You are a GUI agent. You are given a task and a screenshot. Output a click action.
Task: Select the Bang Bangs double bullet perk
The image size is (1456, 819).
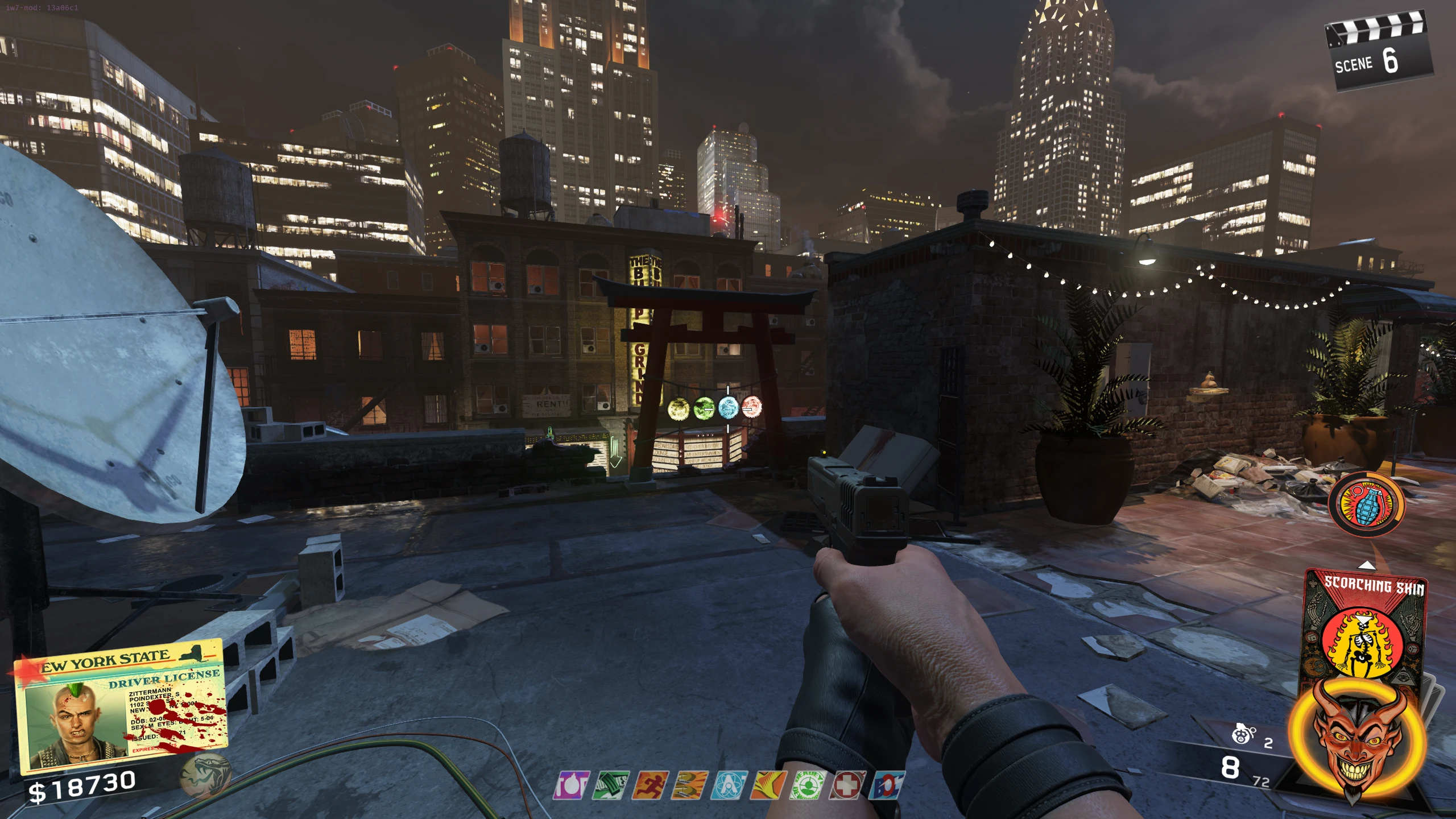tap(689, 785)
